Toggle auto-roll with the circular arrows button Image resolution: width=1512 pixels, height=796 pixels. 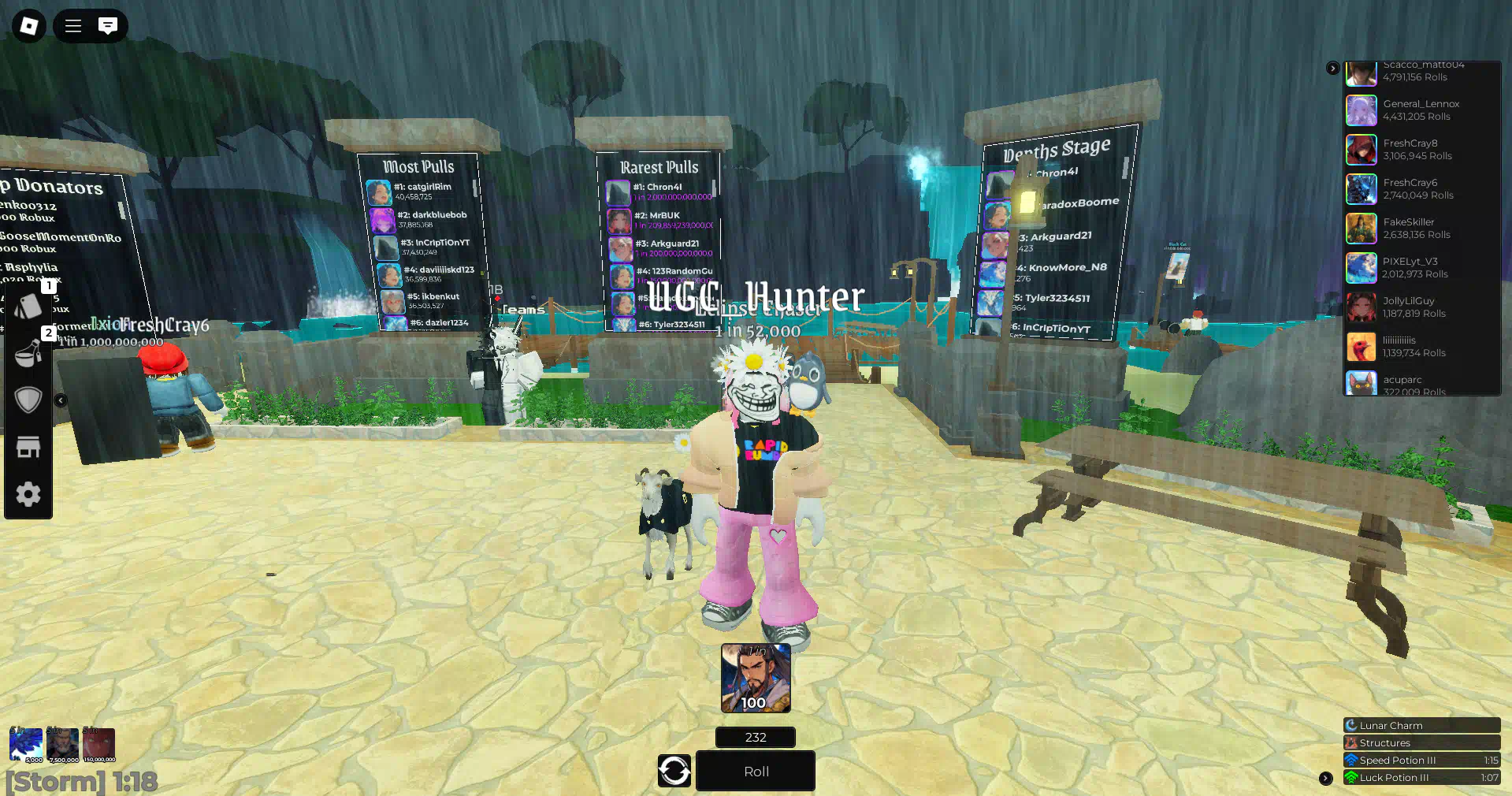pos(674,771)
